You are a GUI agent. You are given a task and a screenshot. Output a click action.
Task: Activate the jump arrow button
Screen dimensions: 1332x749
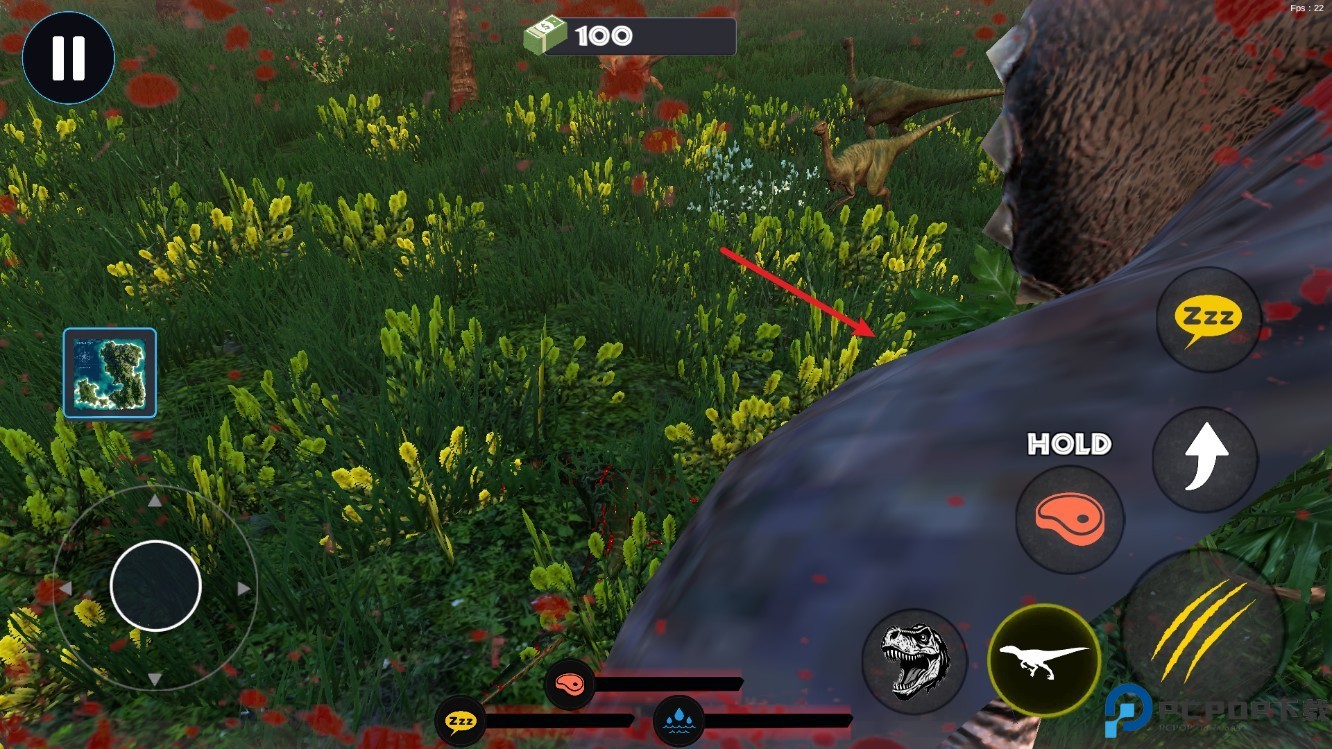(x=1205, y=460)
